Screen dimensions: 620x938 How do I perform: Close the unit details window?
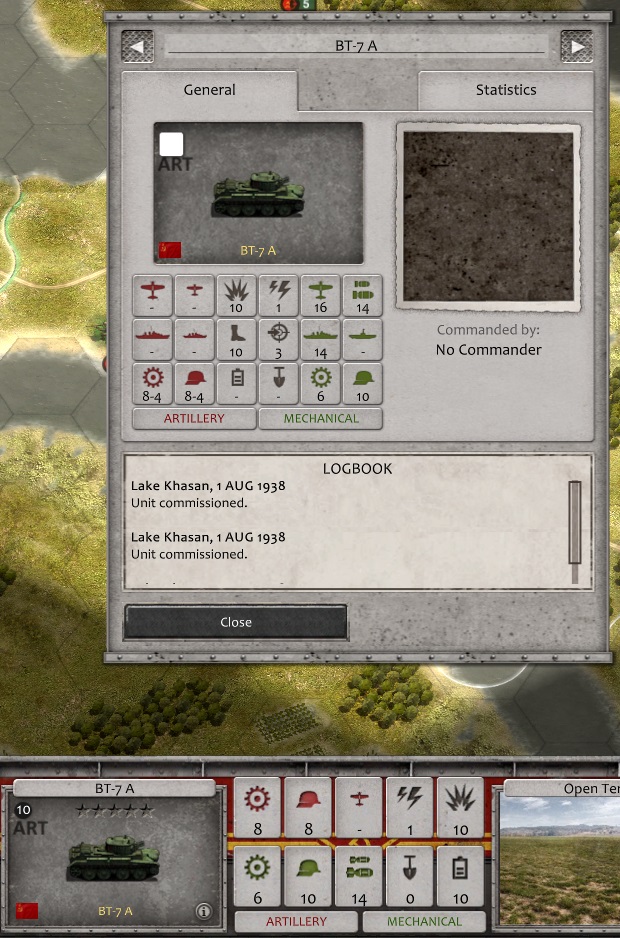click(236, 622)
